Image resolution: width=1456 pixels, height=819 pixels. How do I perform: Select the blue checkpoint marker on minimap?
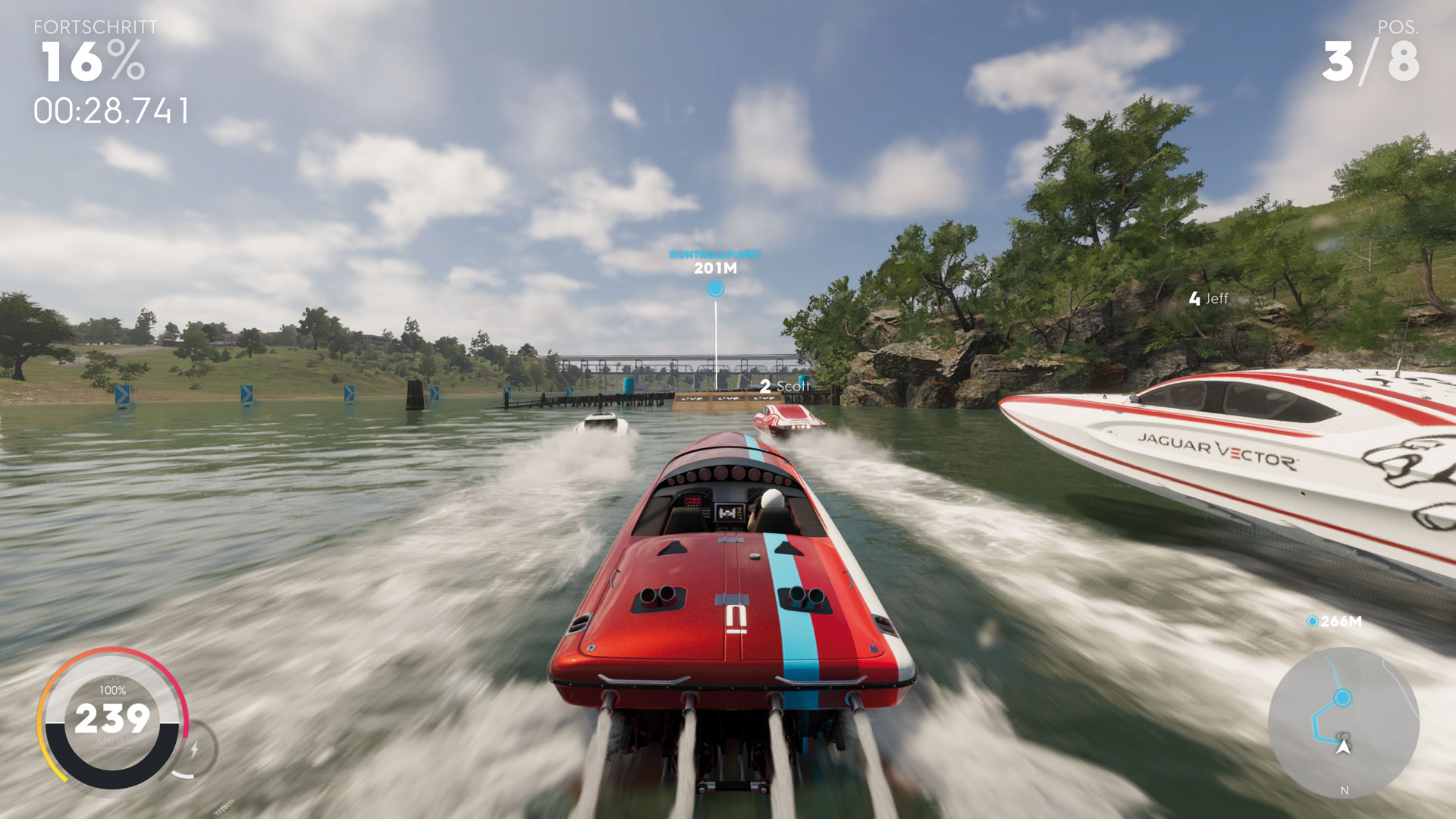(x=1343, y=697)
